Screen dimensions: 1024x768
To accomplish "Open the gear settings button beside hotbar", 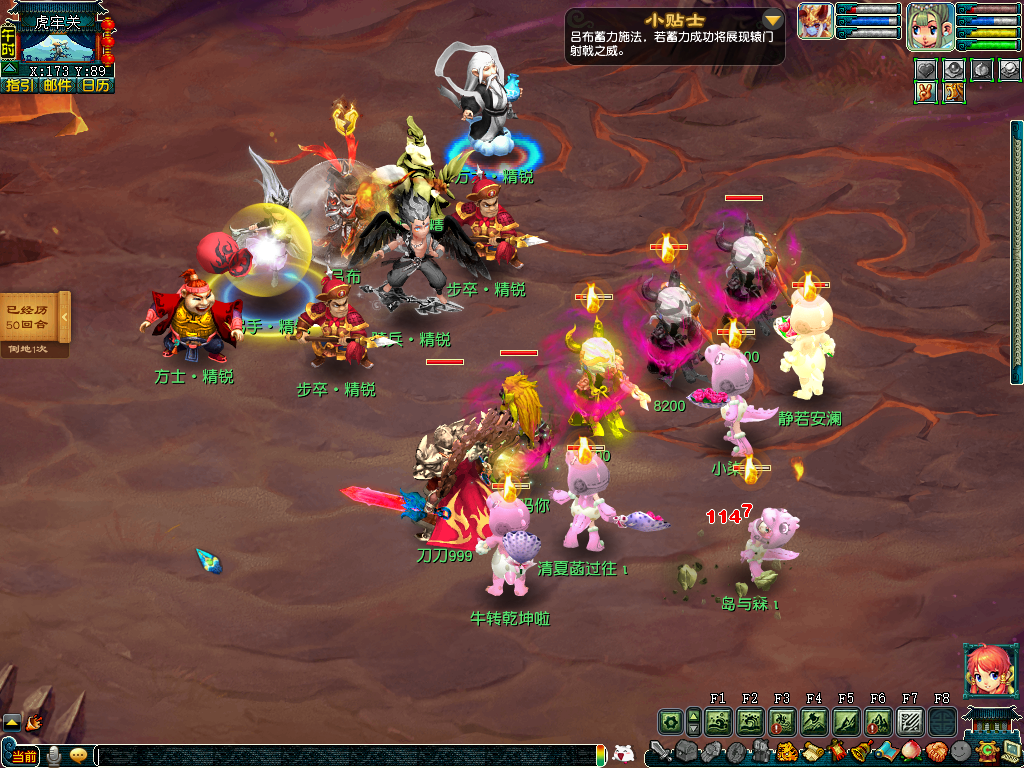I will coord(670,720).
